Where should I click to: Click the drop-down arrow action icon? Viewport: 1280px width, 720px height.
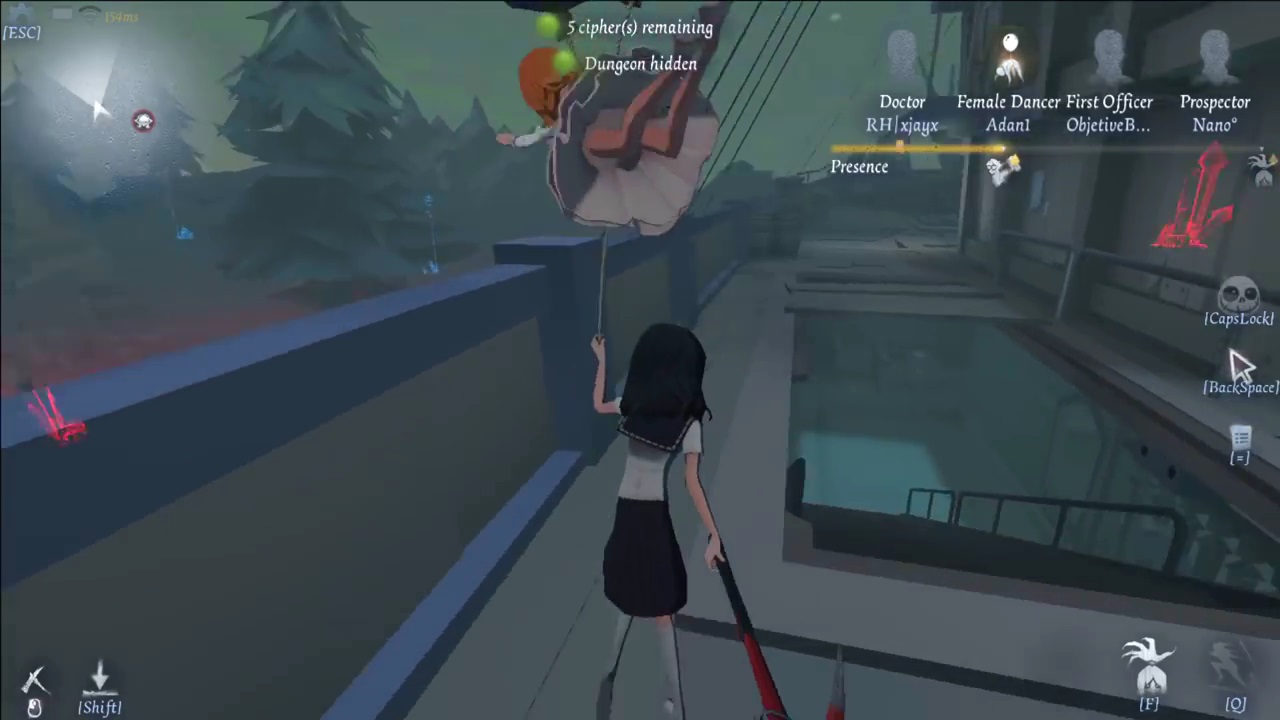coord(99,677)
